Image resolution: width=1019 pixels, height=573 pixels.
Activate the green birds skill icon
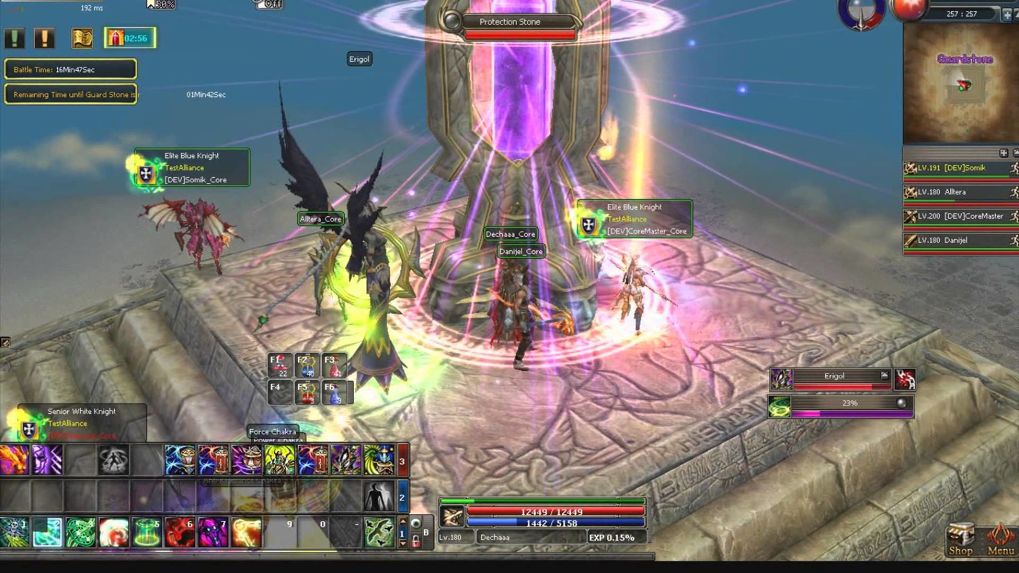(x=379, y=532)
